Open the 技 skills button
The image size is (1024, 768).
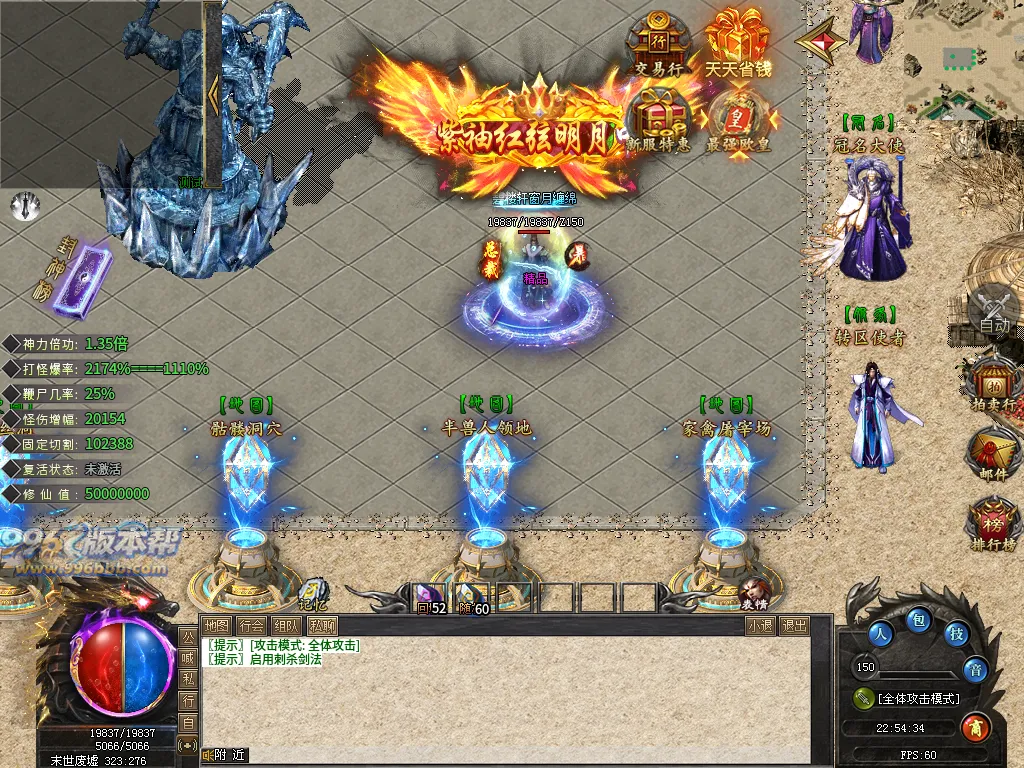tap(957, 633)
